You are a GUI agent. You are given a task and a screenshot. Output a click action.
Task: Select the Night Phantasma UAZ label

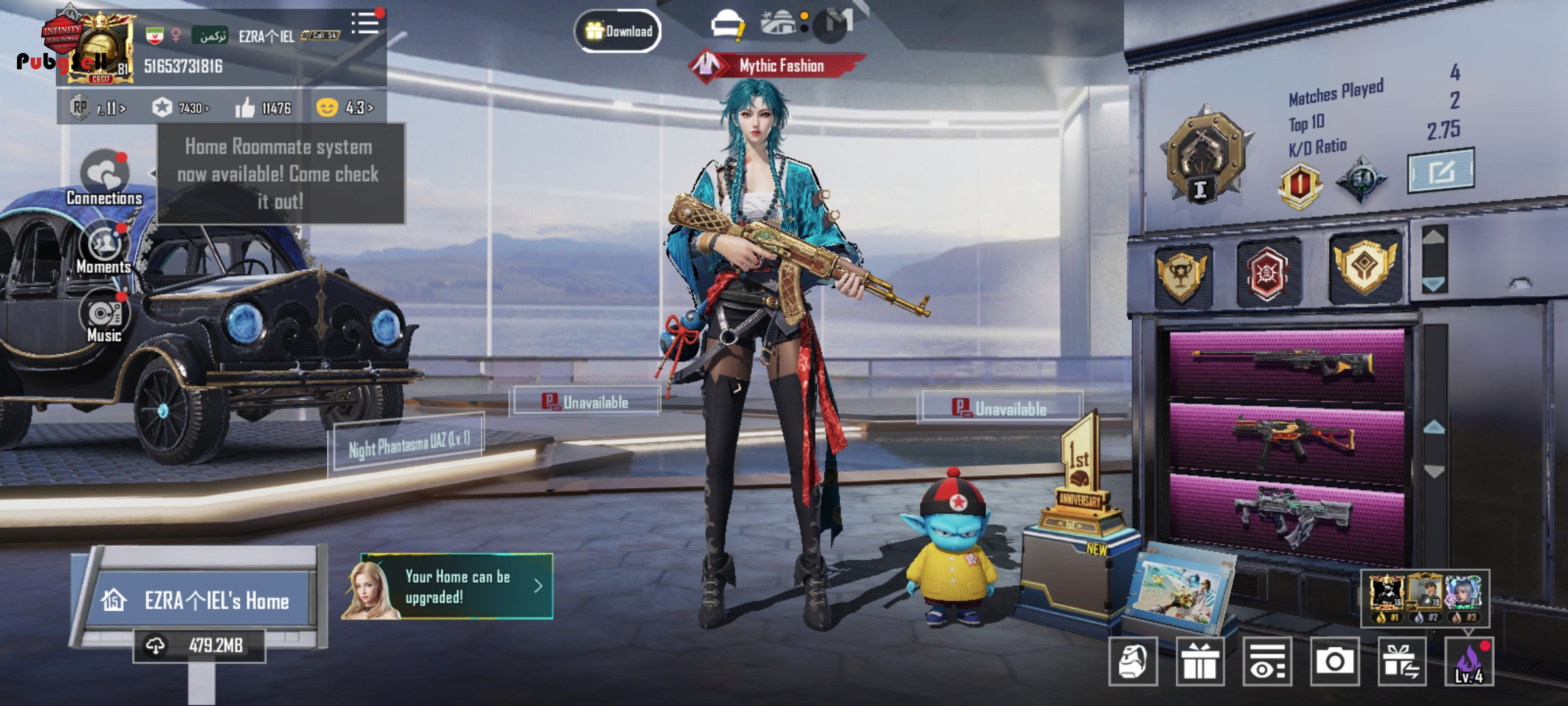click(409, 445)
